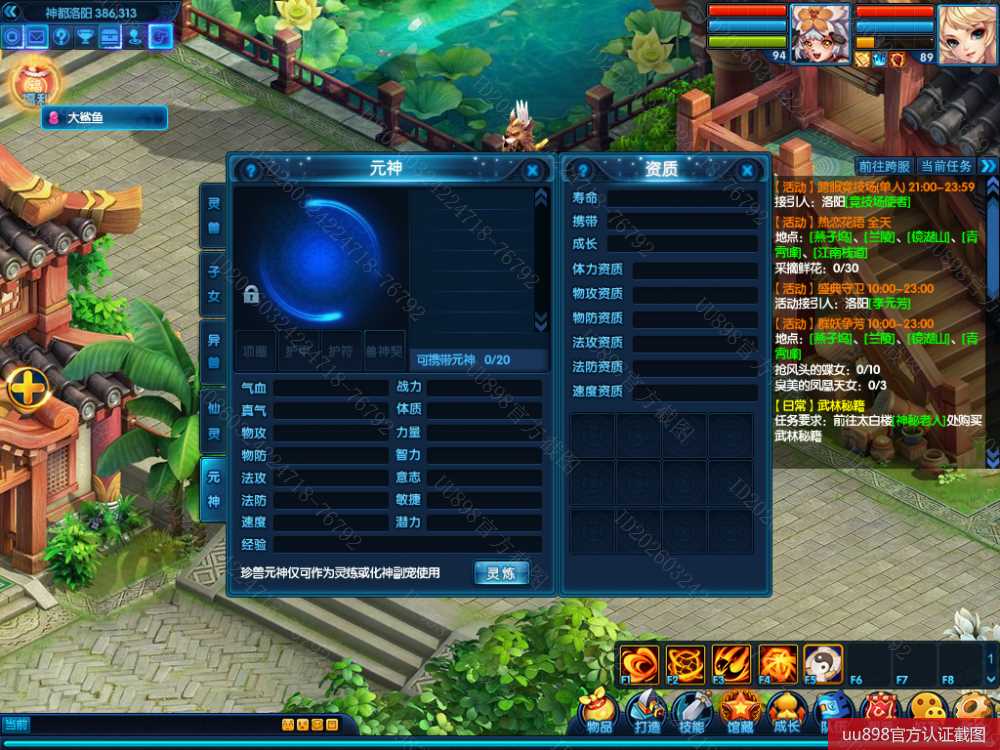Image resolution: width=1000 pixels, height=750 pixels.
Task: Open the 打造 crafting menu
Action: [647, 713]
